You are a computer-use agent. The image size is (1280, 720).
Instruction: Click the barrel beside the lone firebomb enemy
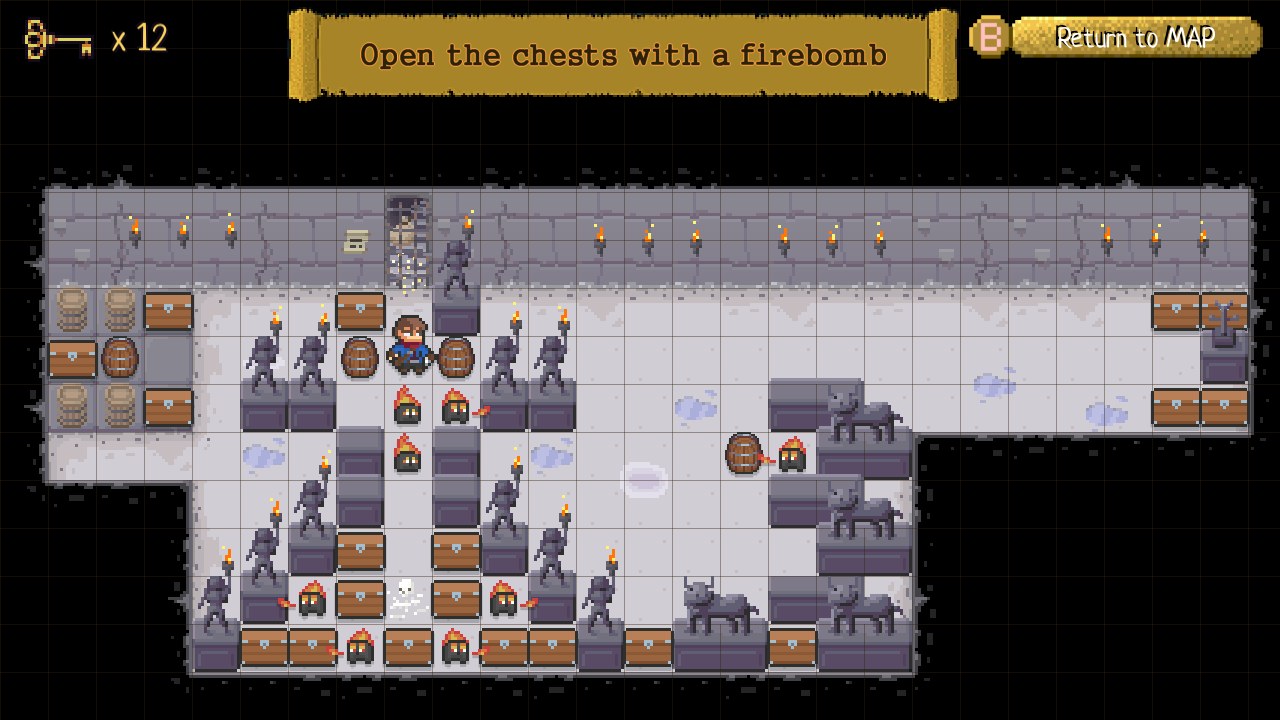point(744,455)
